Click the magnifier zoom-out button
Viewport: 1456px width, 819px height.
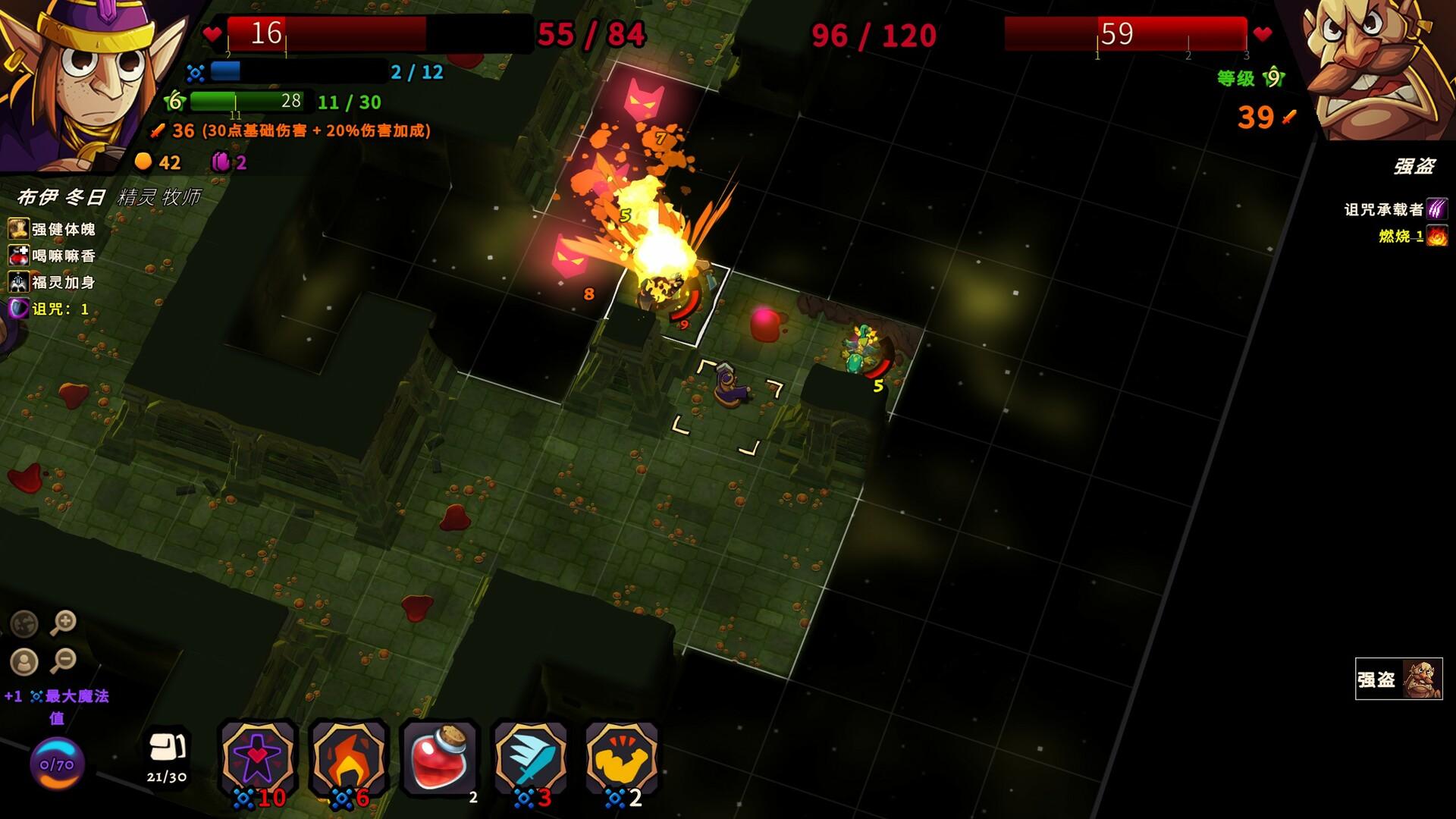point(64,661)
